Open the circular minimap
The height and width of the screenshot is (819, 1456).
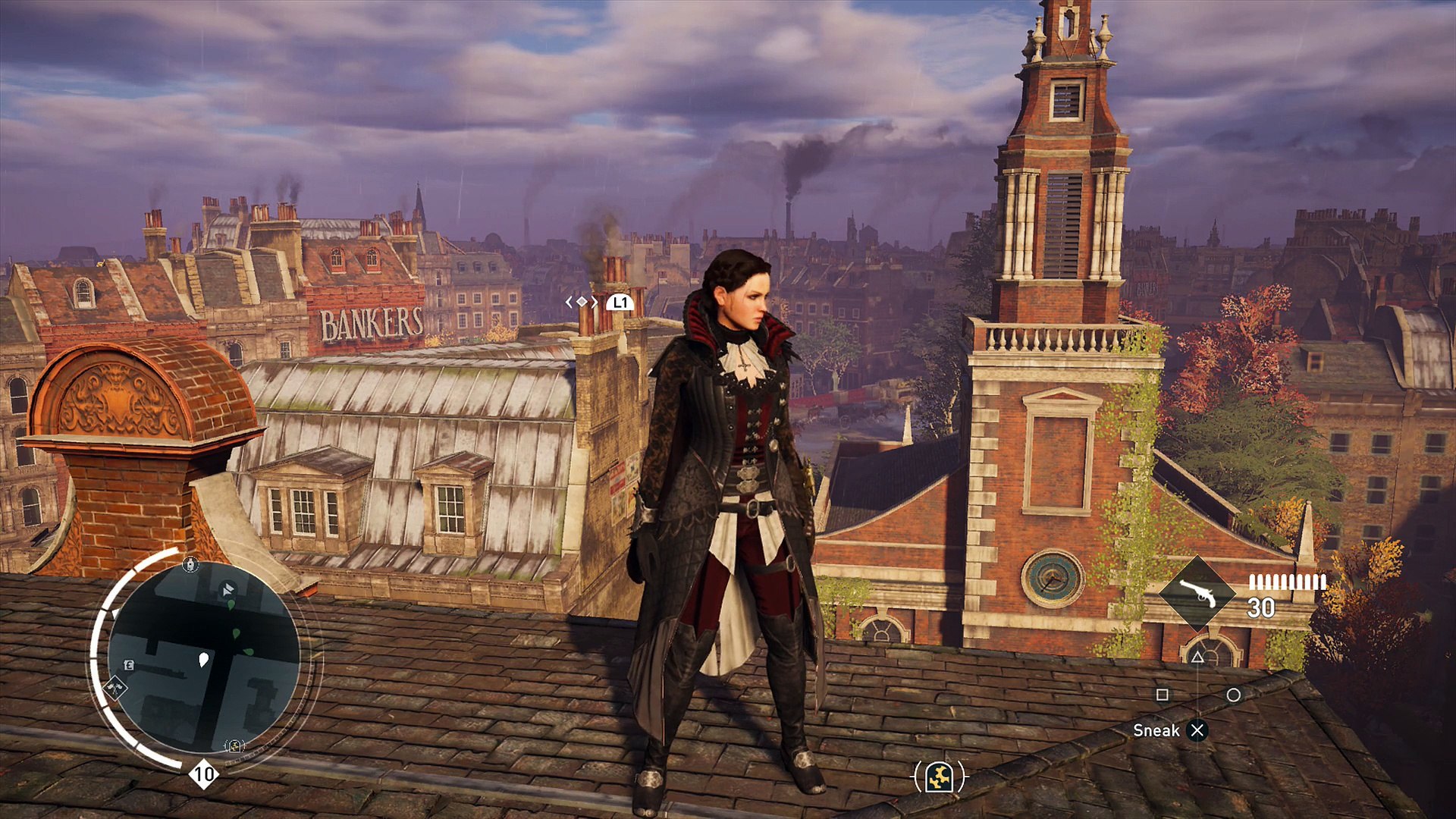[203, 658]
